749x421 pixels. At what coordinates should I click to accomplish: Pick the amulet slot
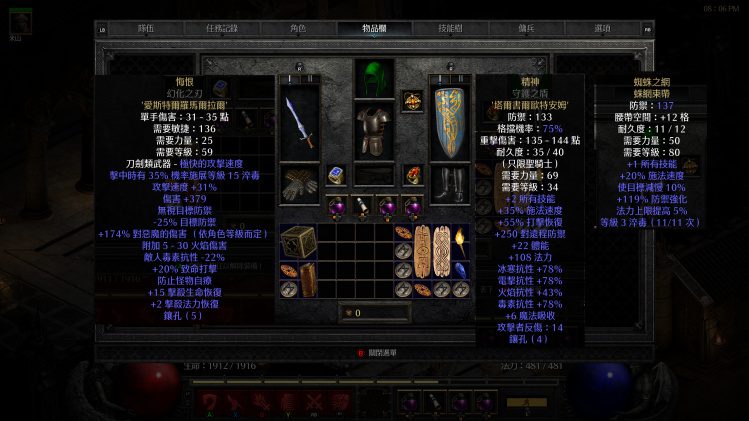pyautogui.click(x=412, y=100)
